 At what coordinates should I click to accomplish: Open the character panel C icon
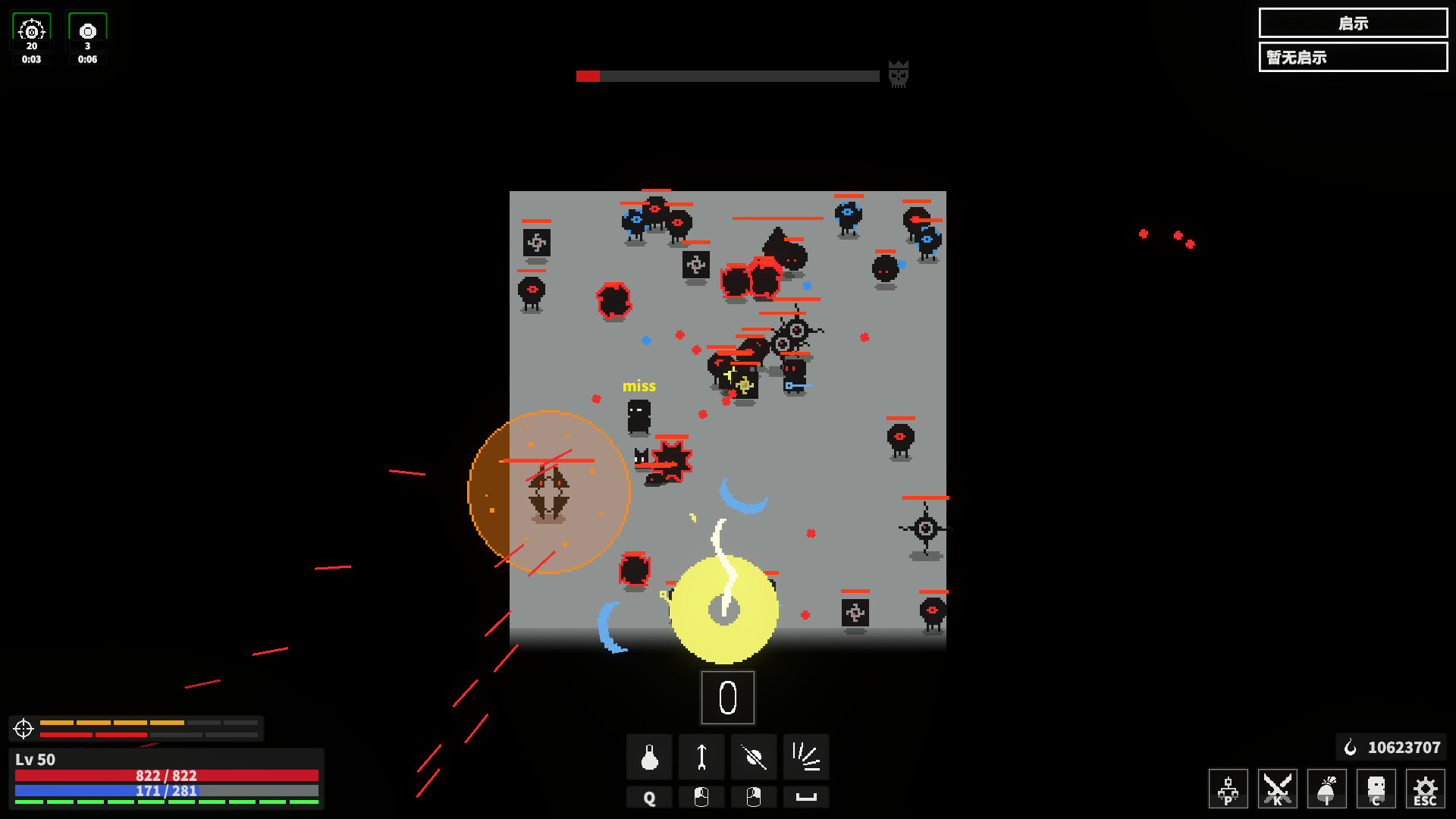[1376, 789]
